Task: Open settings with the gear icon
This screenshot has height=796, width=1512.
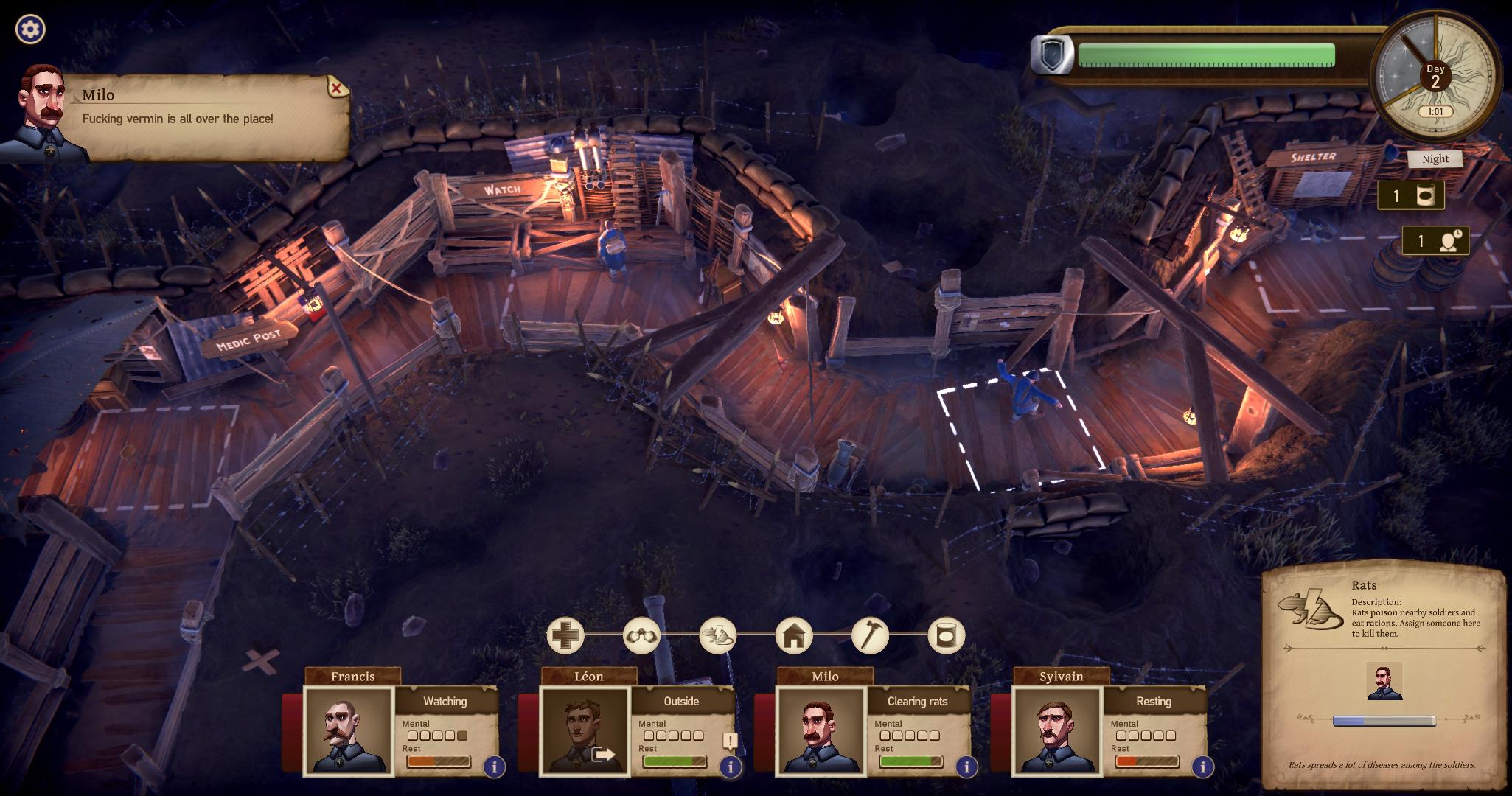Action: tap(30, 29)
